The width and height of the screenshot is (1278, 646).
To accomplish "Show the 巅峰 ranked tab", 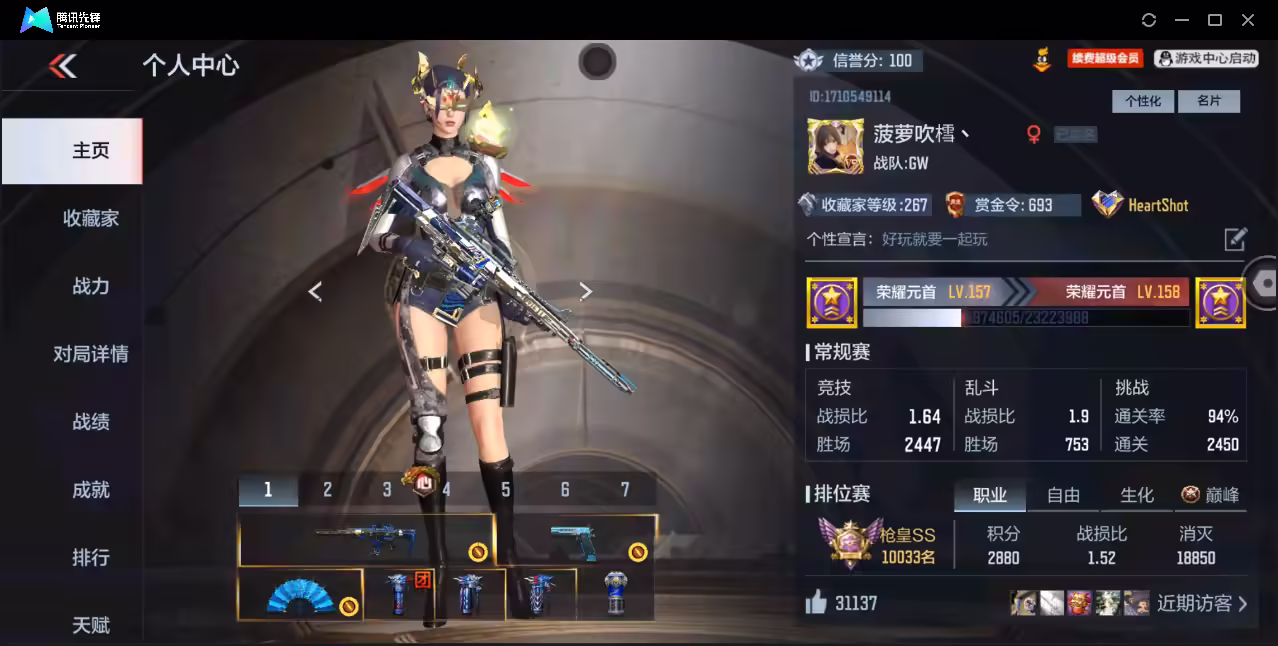I will [1210, 495].
